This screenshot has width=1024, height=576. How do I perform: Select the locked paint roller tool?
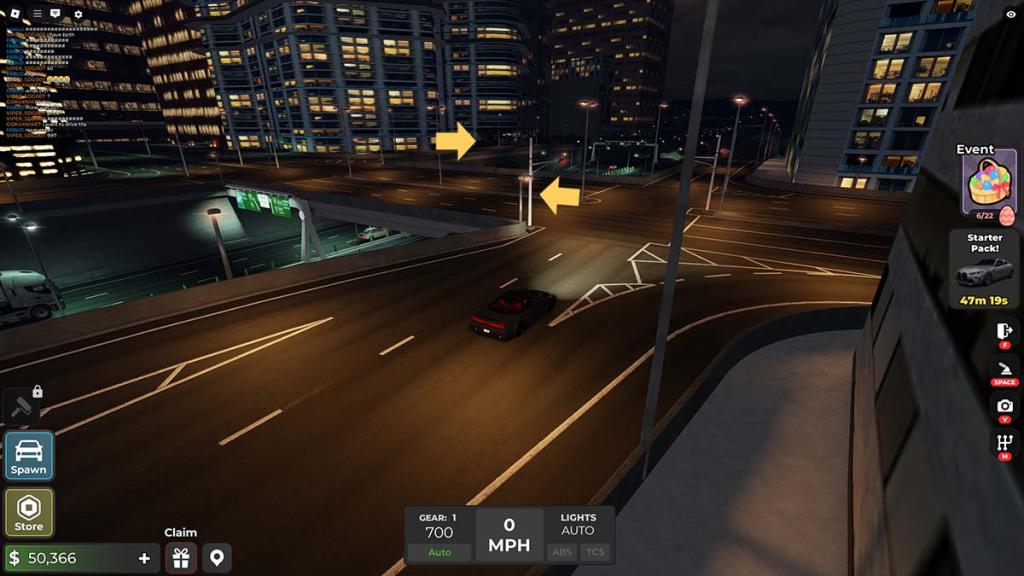coord(21,407)
